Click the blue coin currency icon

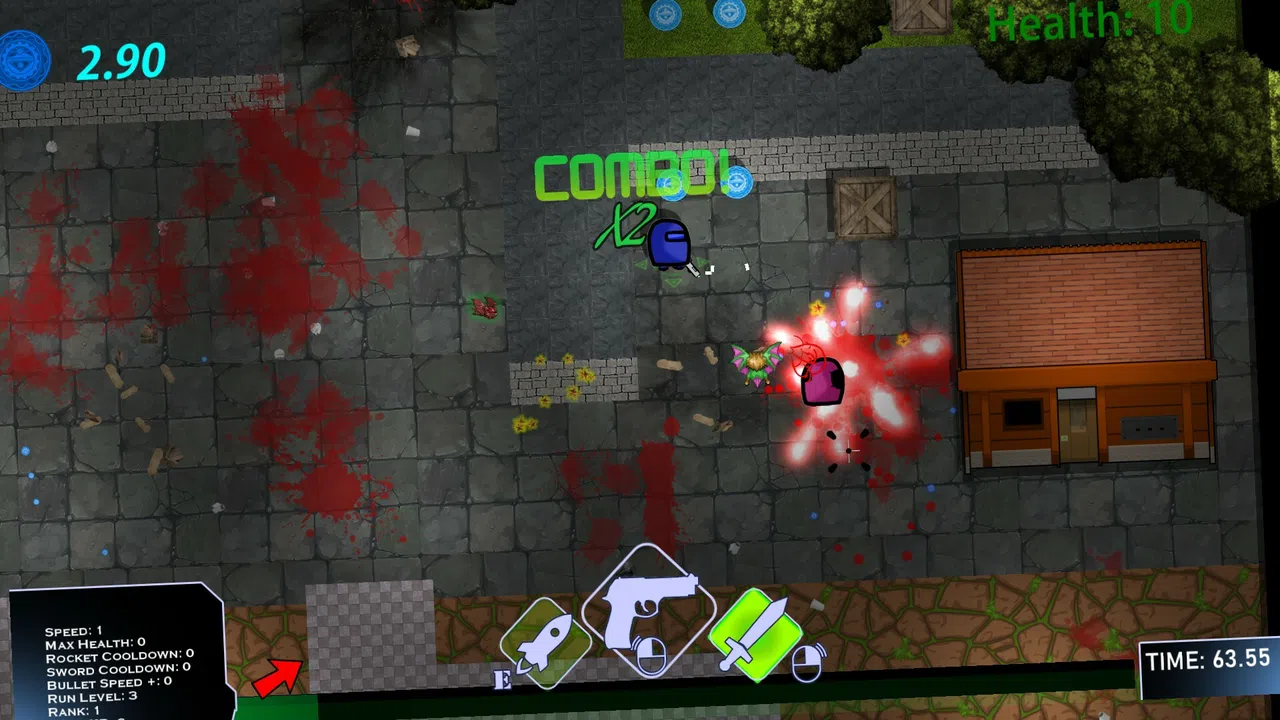tap(23, 60)
